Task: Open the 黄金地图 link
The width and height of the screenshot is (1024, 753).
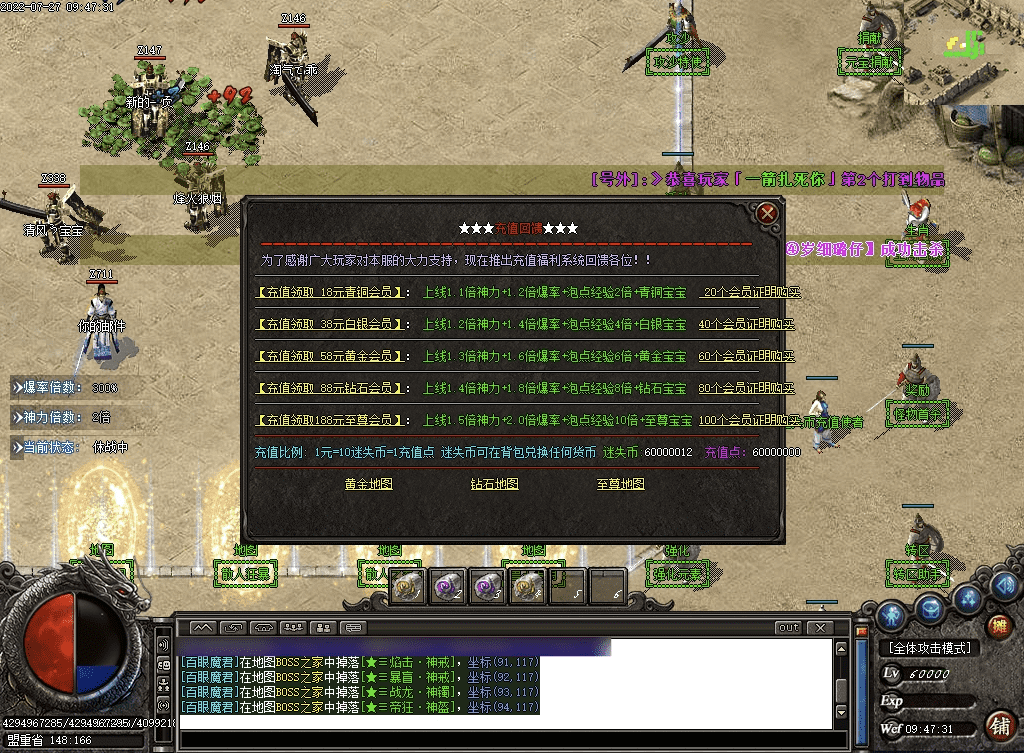Action: point(368,484)
